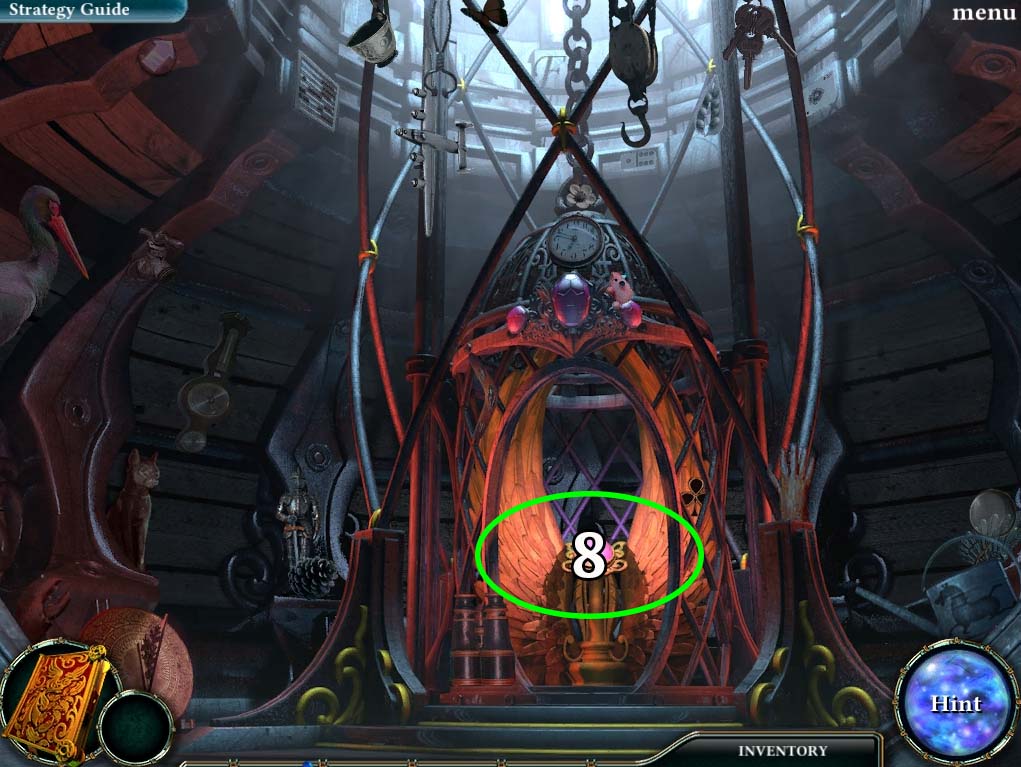Open the game menu
Image resolution: width=1021 pixels, height=767 pixels.
(983, 13)
